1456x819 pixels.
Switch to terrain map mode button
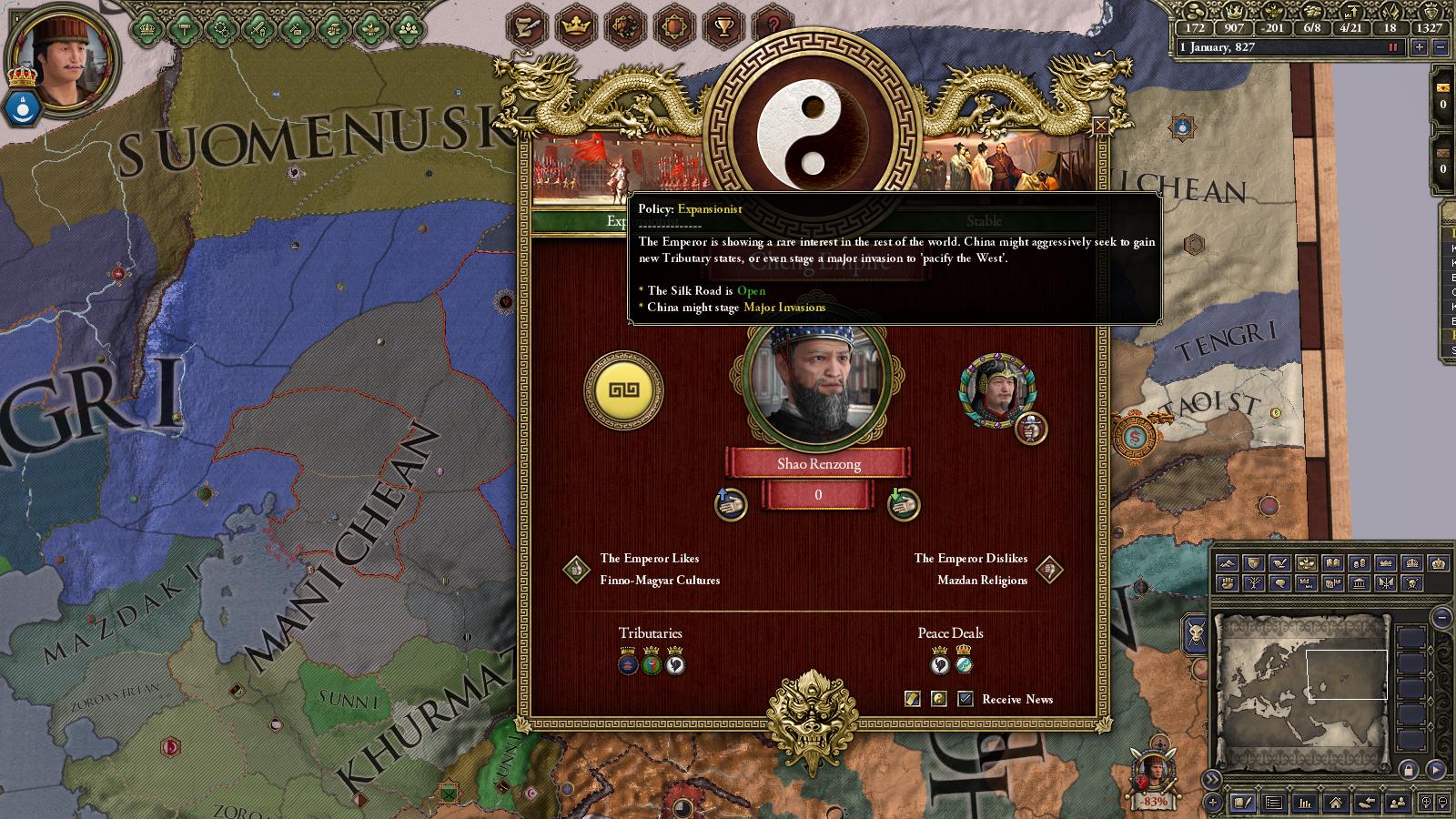tap(1227, 563)
